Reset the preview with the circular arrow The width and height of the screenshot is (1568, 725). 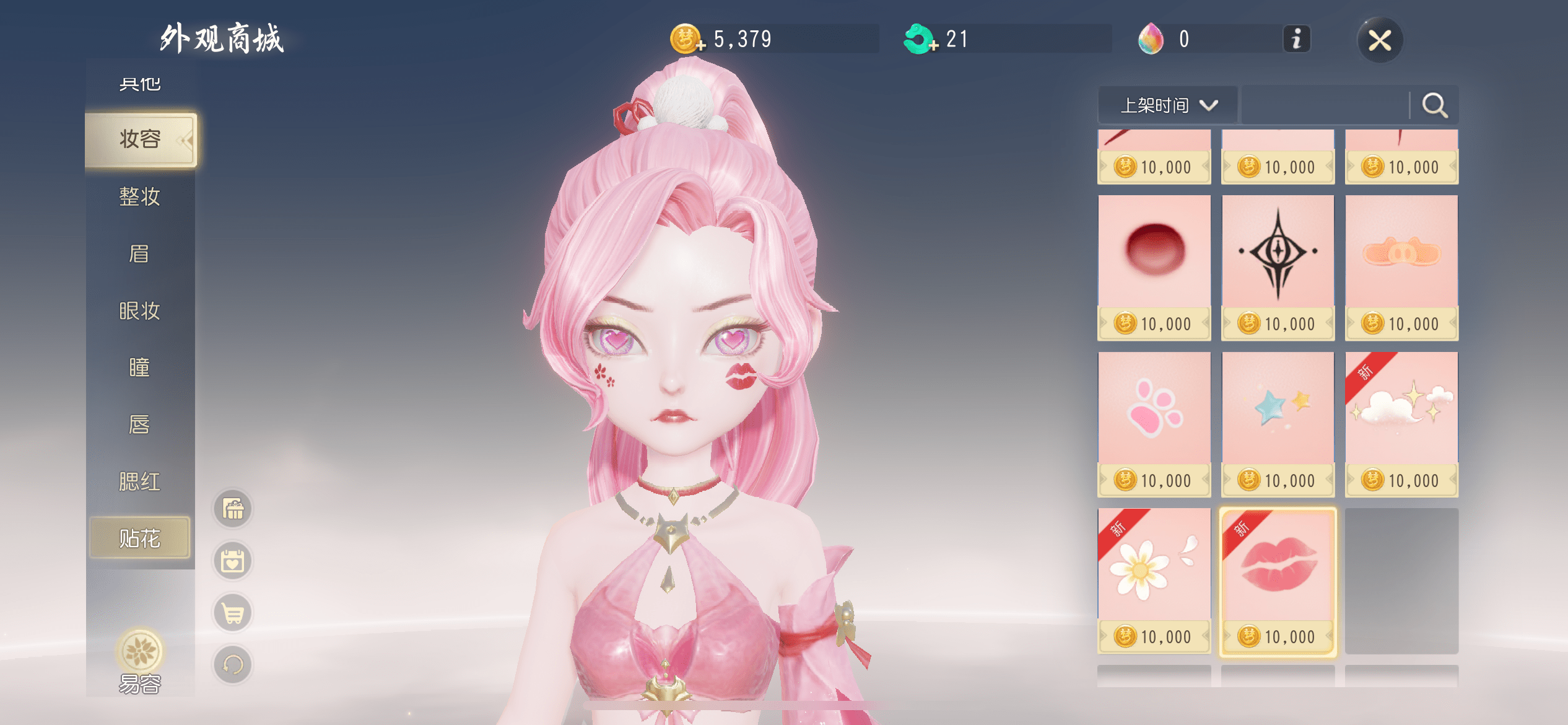233,665
